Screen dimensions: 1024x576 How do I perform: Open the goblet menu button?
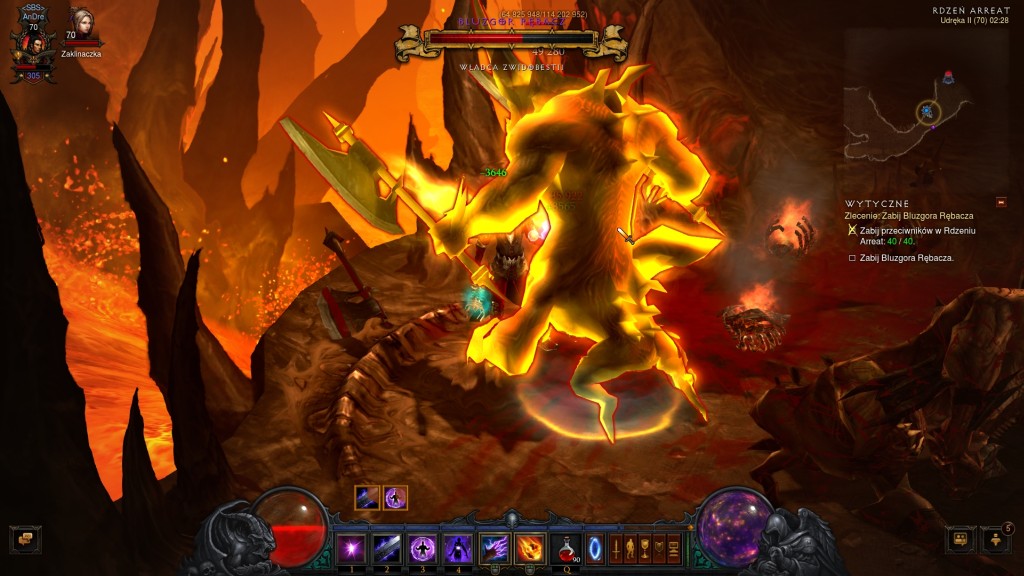[645, 549]
